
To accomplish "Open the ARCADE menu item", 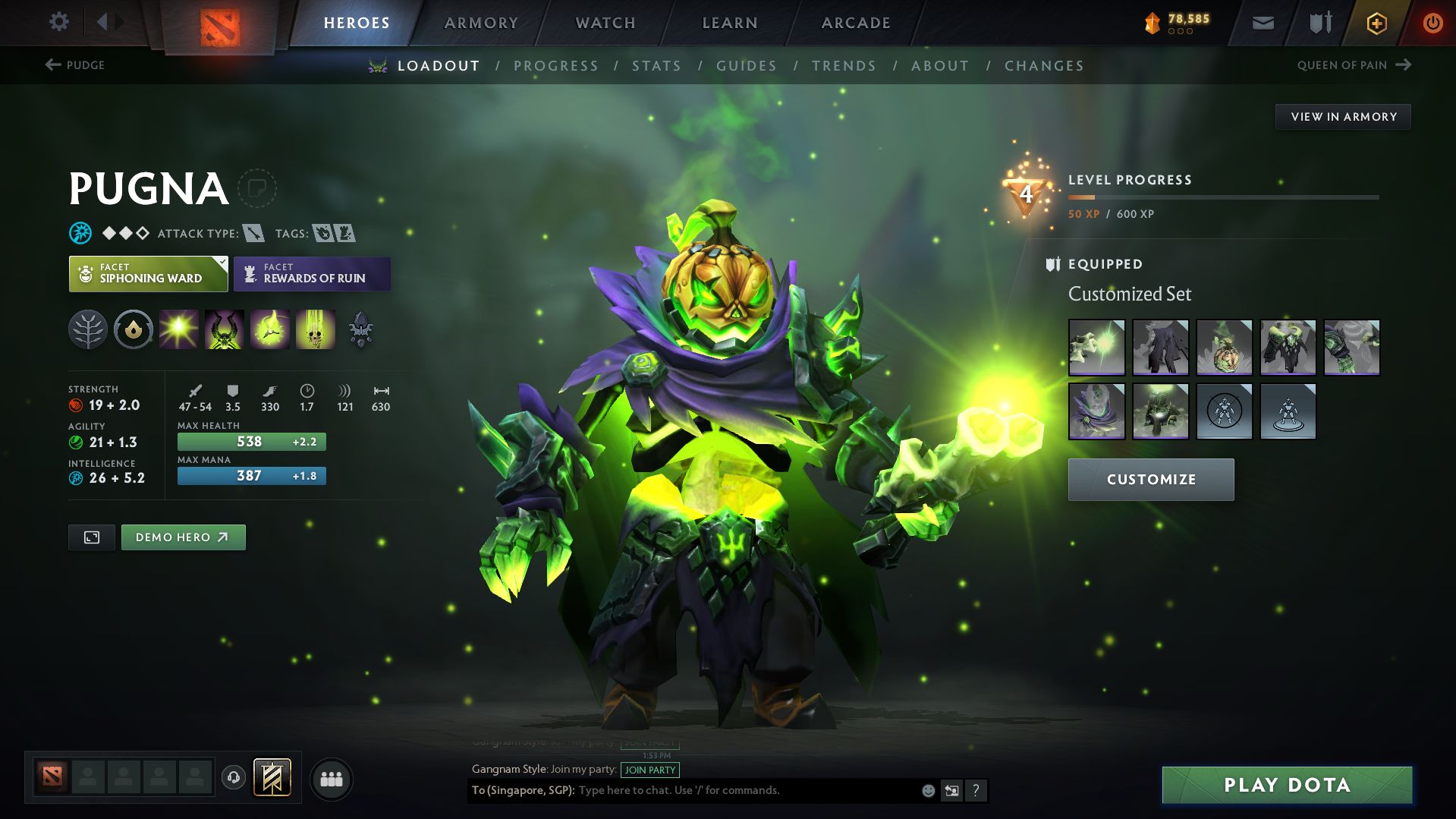I will click(x=855, y=23).
